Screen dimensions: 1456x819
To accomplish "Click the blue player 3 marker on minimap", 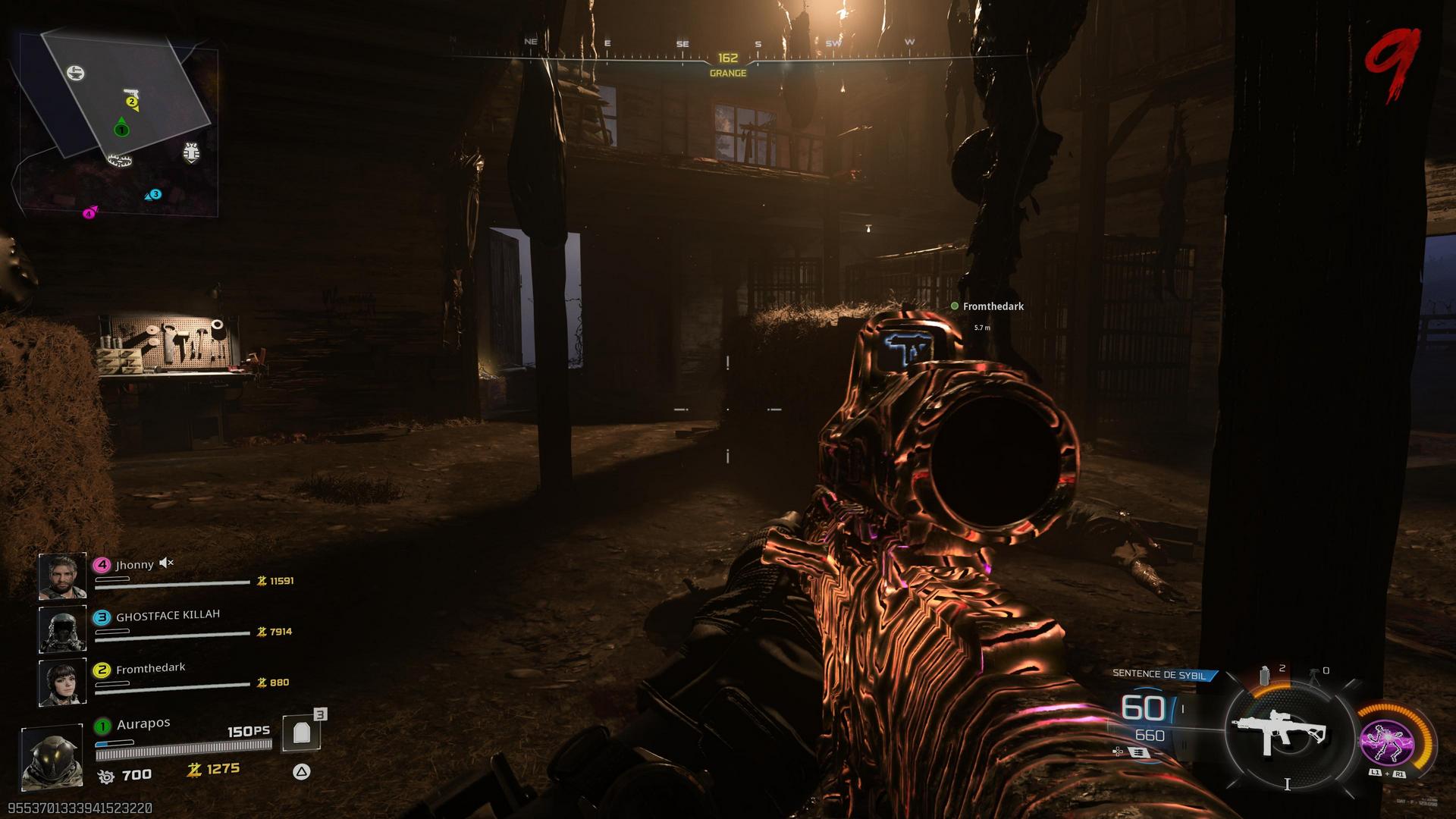I will tap(154, 195).
